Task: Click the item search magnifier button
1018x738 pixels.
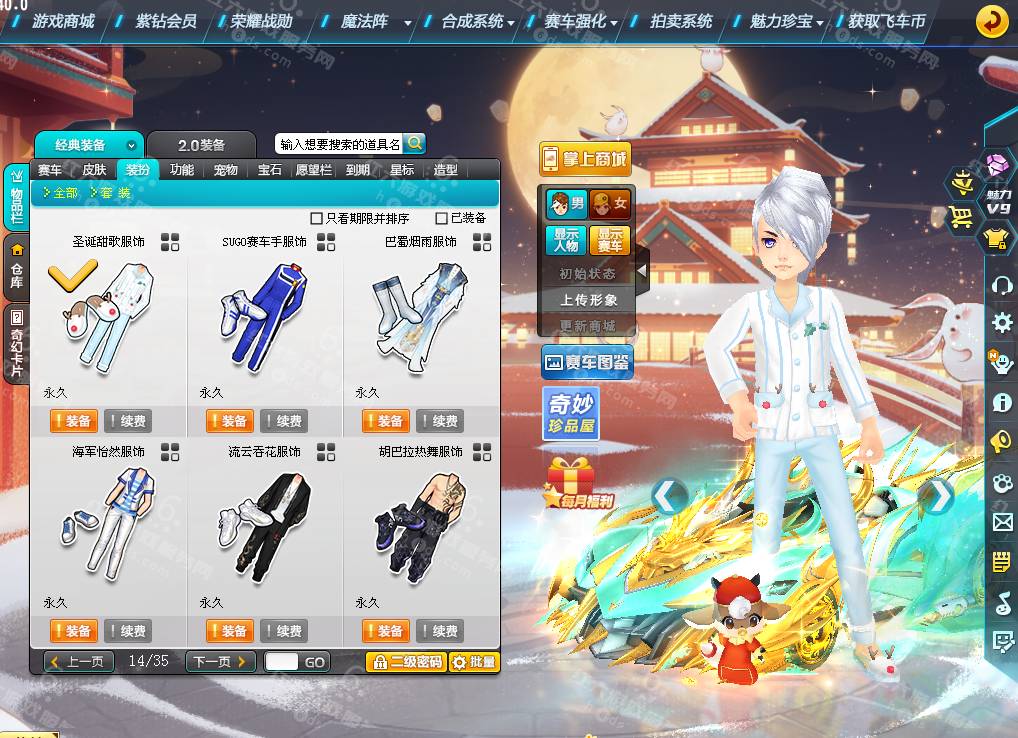Action: click(x=414, y=143)
